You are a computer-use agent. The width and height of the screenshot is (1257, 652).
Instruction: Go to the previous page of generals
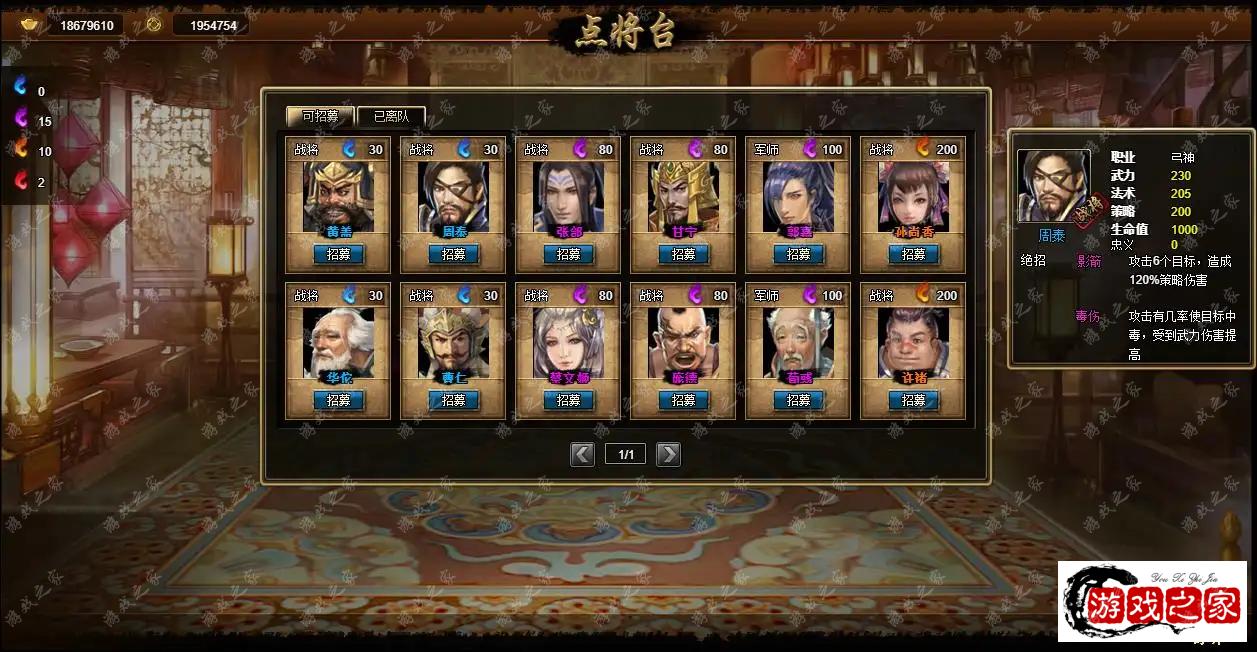582,455
